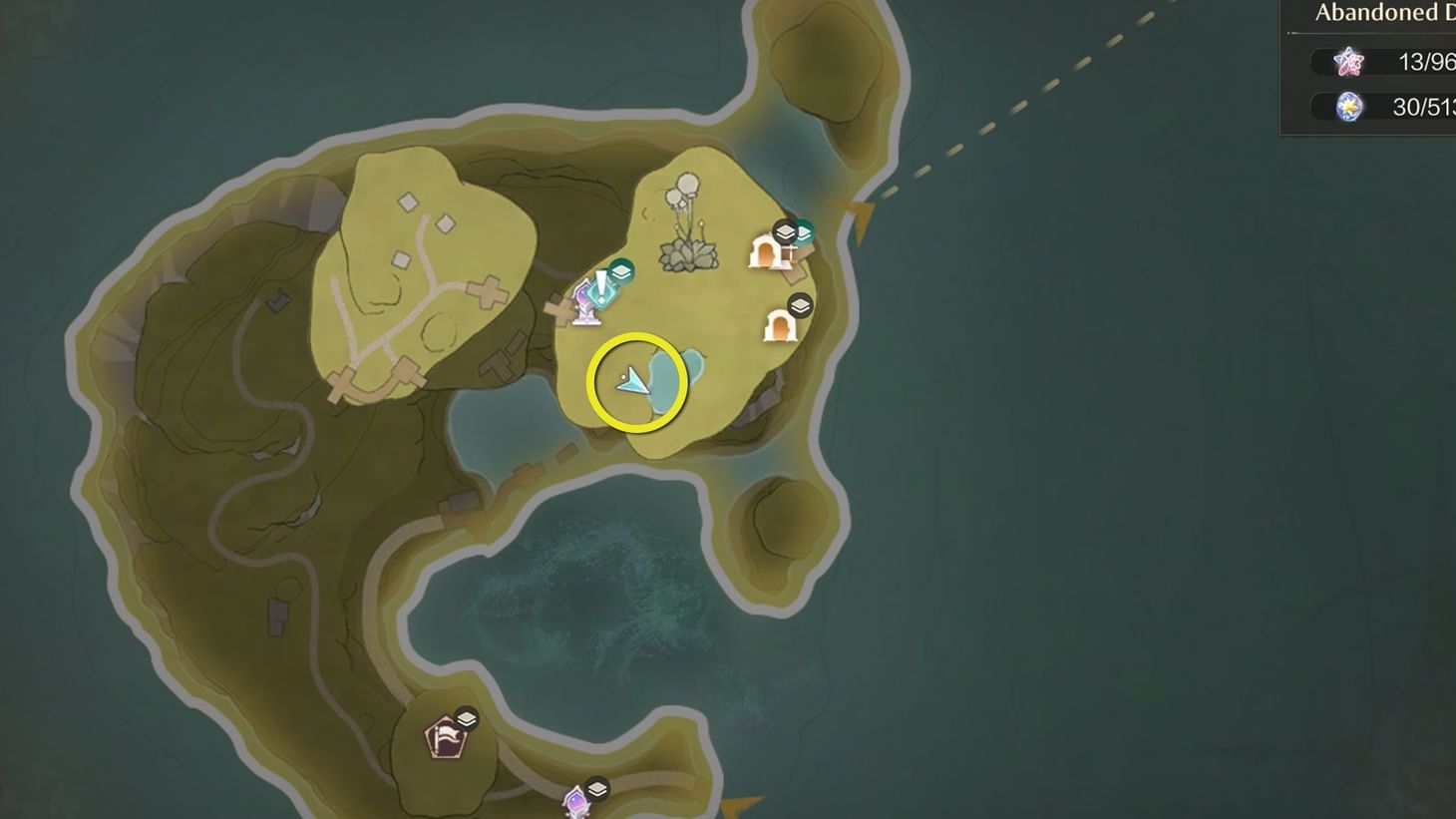The width and height of the screenshot is (1456, 819).
Task: Select the upper cave entrance icon
Action: 765,254
